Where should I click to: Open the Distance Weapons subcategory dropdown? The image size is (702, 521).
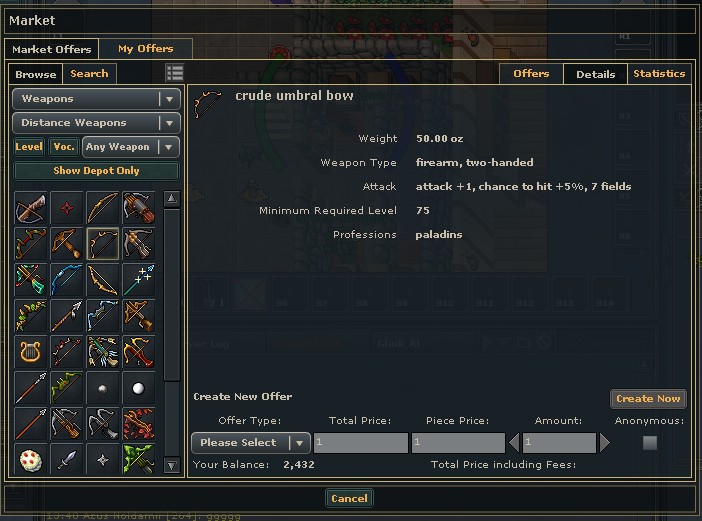(96, 123)
